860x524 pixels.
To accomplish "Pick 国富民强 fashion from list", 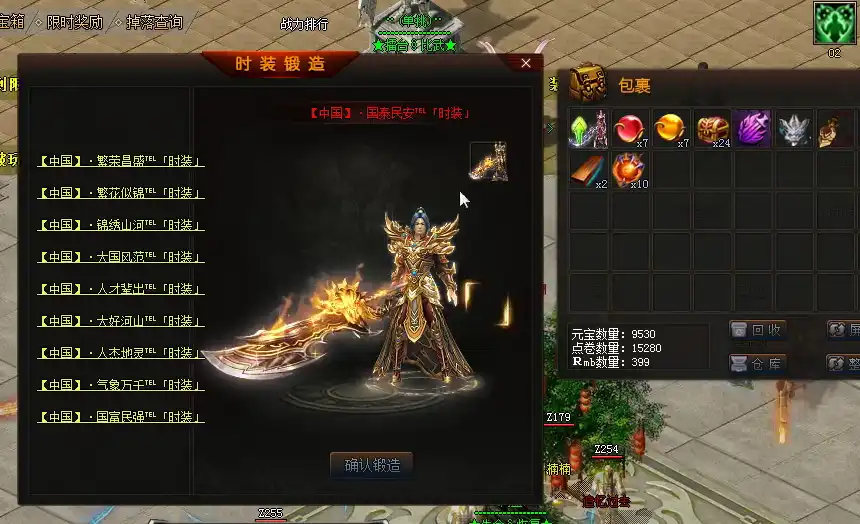I will coord(121,417).
